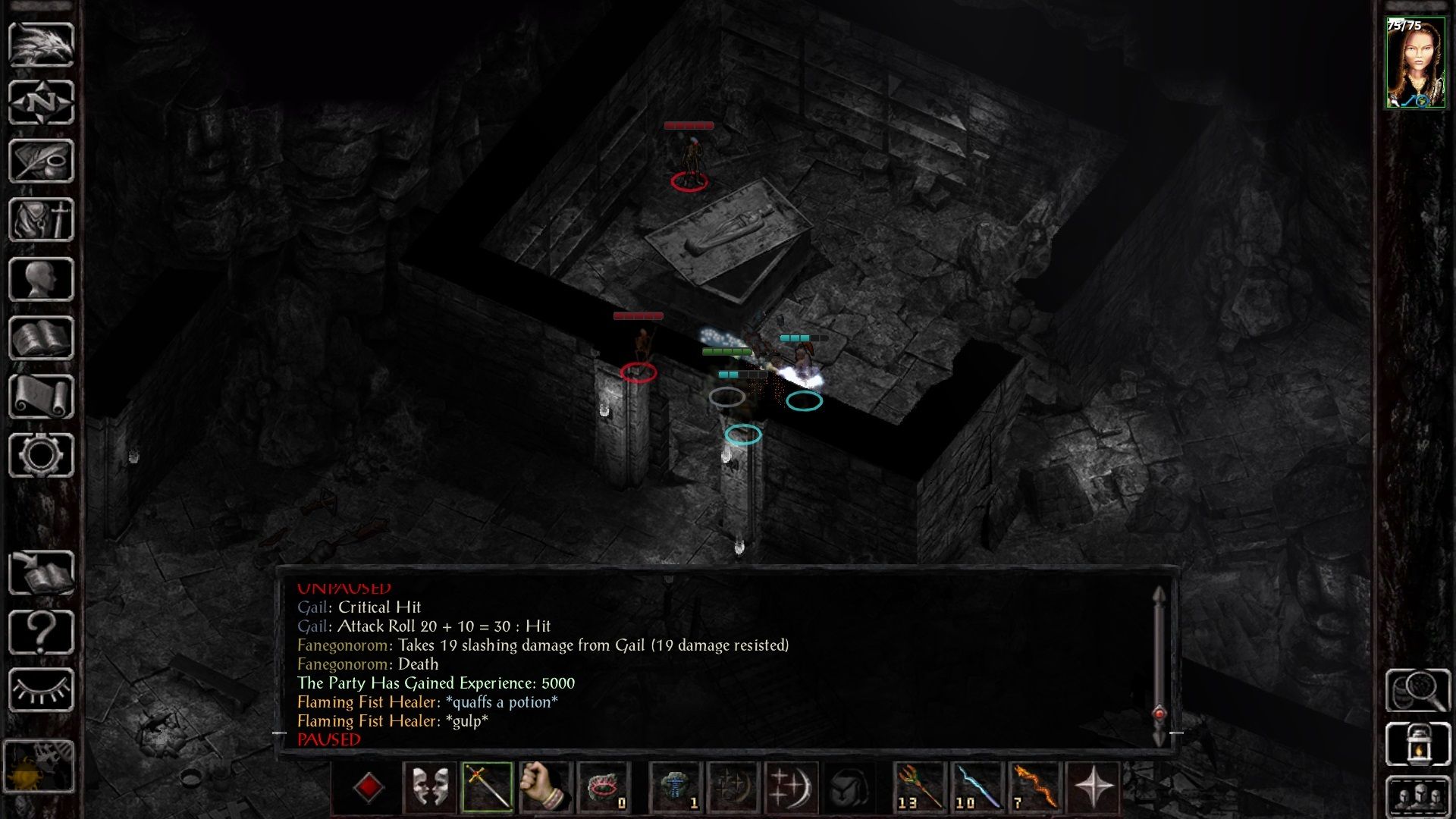
Task: Click the helmets select-all party button
Action: pyautogui.click(x=1417, y=796)
